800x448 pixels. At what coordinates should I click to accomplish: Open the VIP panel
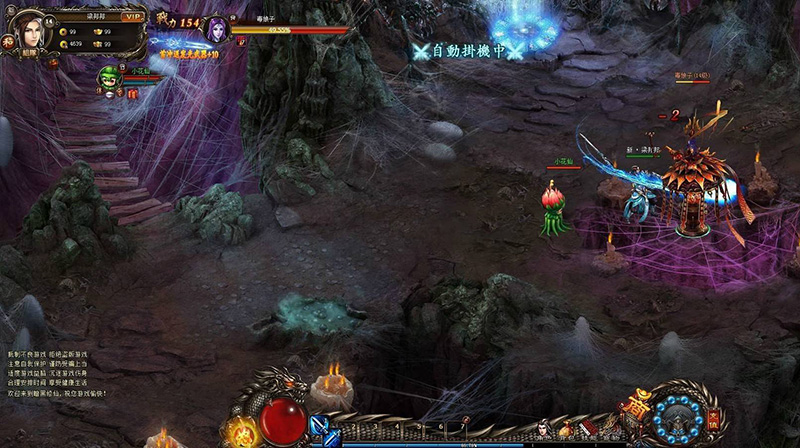(132, 16)
